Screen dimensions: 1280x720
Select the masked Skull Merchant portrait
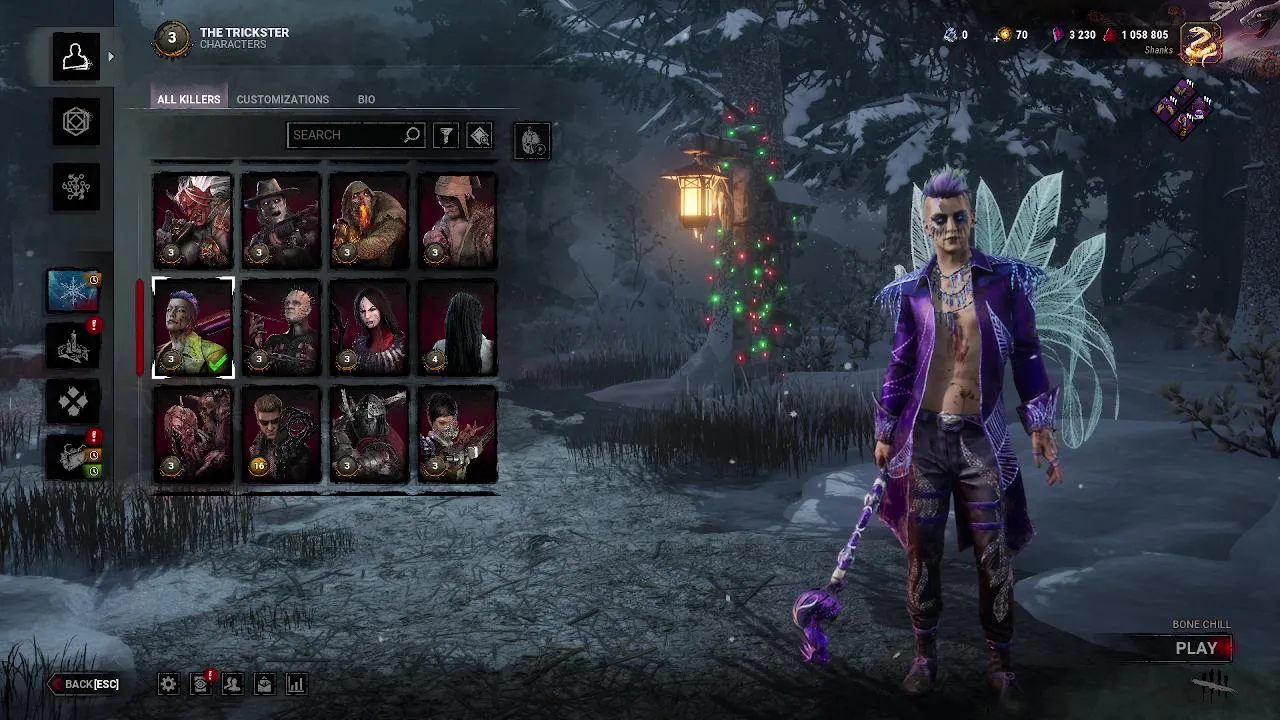457,435
